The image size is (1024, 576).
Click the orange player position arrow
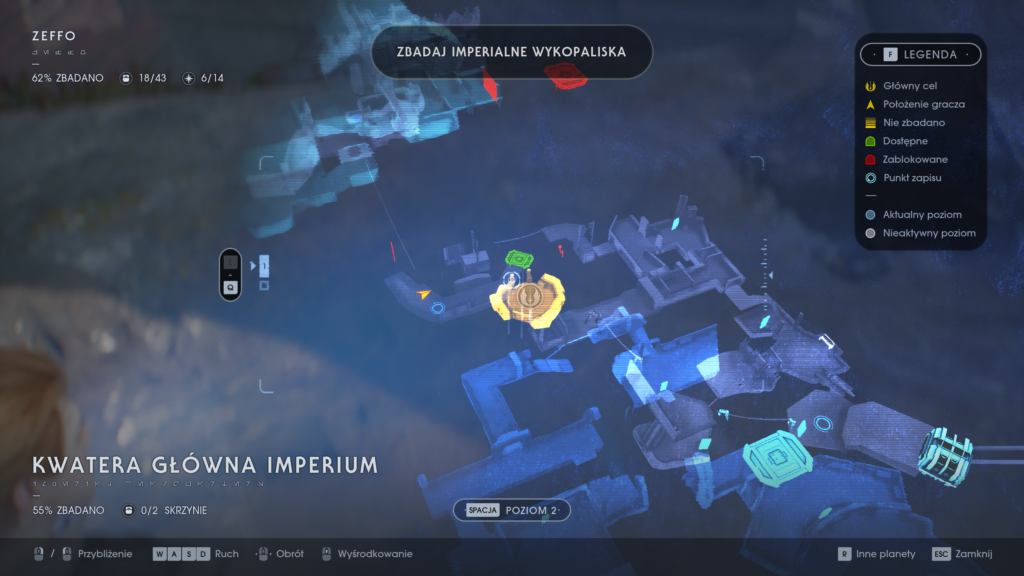425,294
